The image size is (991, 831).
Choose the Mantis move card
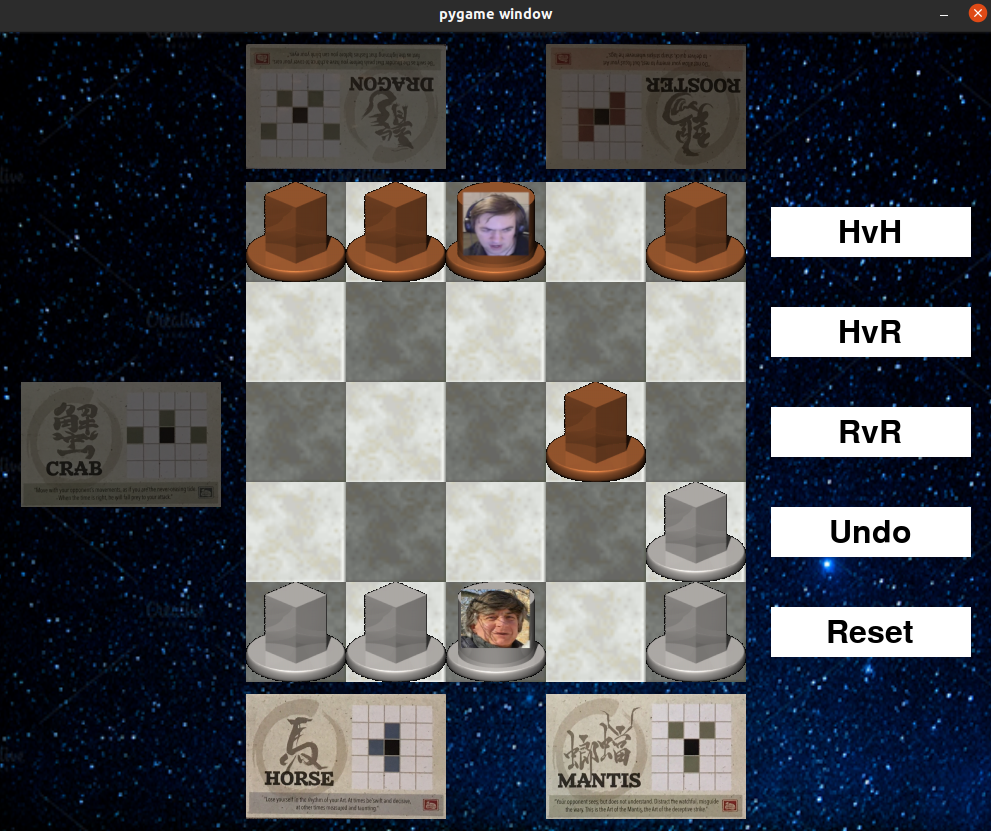point(646,756)
